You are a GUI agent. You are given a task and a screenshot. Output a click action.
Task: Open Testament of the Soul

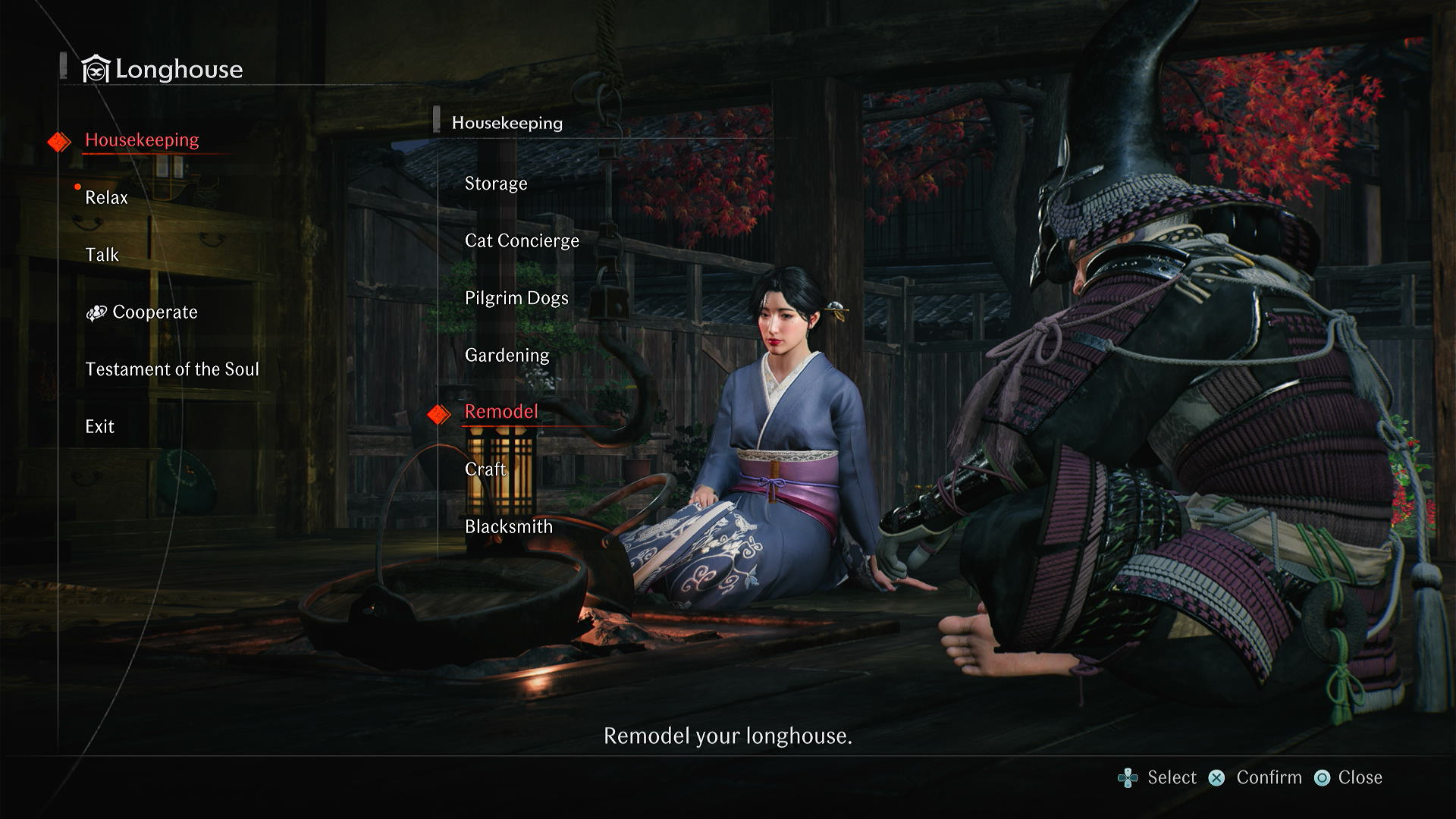click(172, 369)
